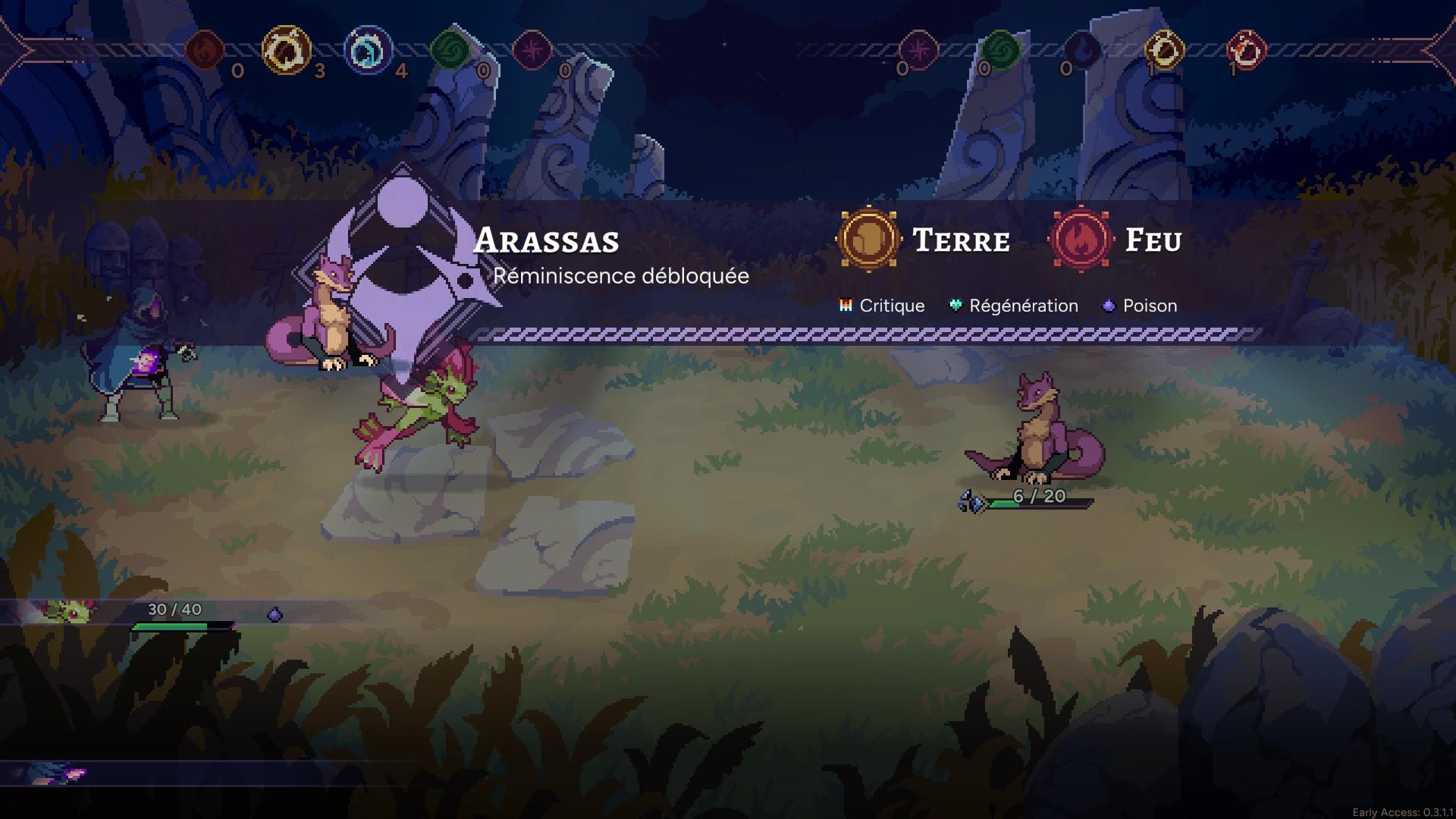1456x819 pixels.
Task: Select the water rune with 4 charges
Action: [x=368, y=50]
